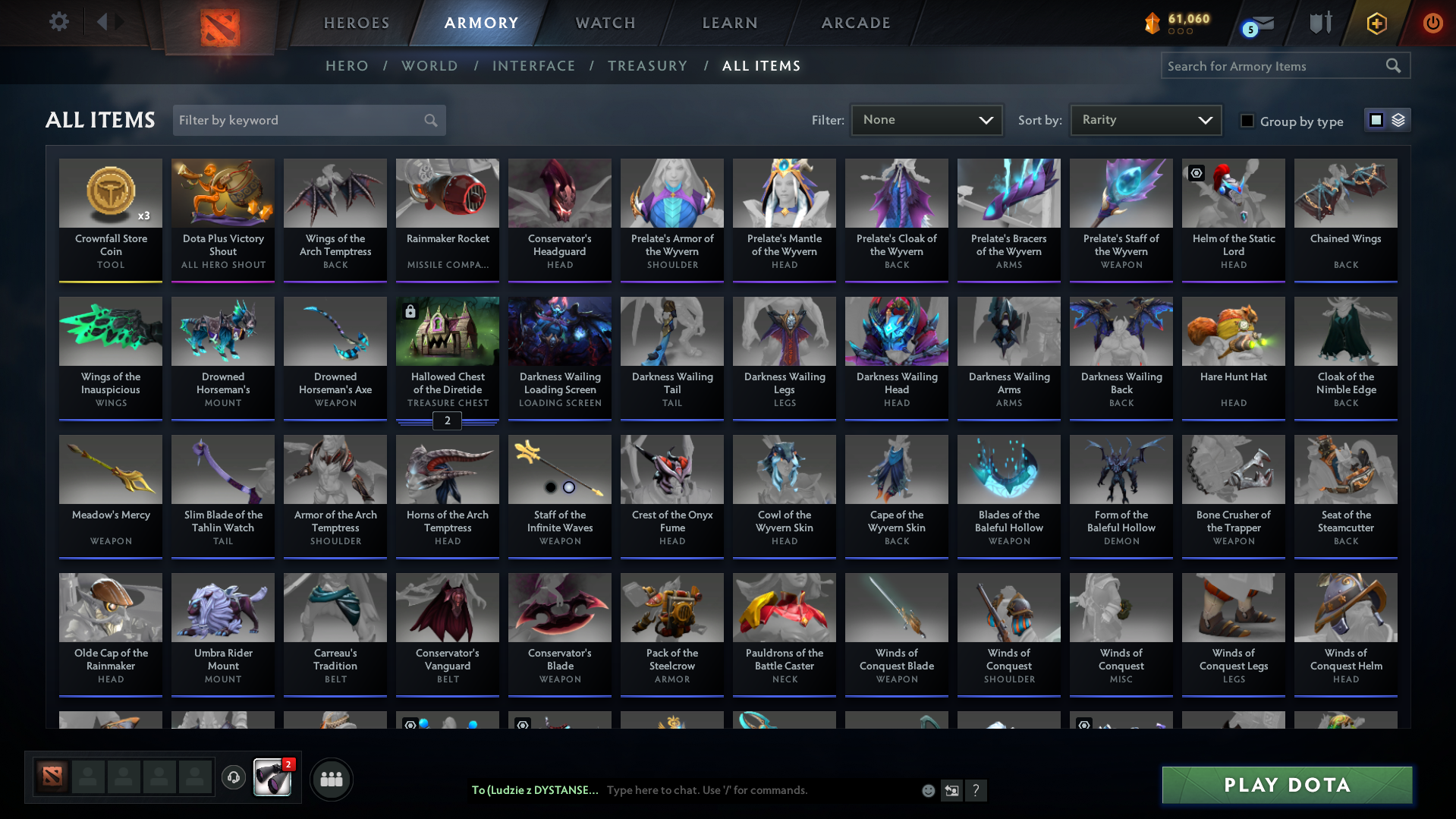This screenshot has height=819, width=1456.
Task: Switch to the WATCH tab
Action: tap(605, 23)
